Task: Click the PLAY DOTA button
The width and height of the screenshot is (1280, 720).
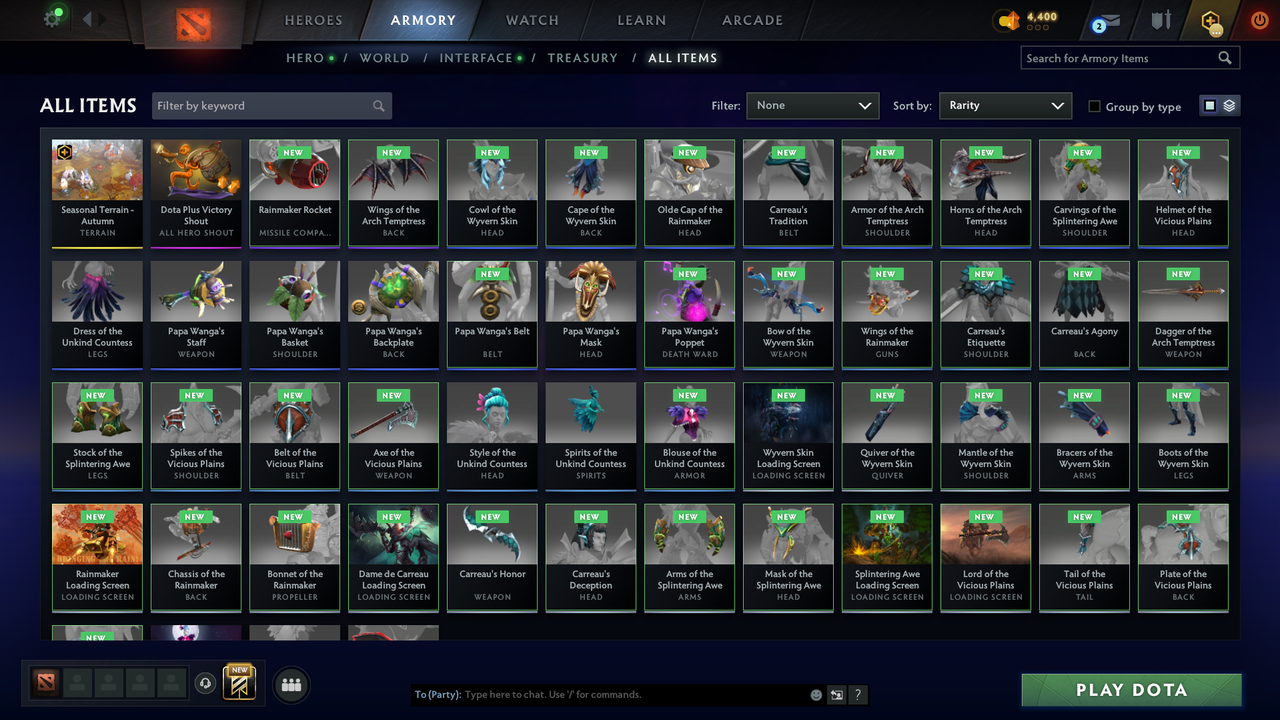Action: [1131, 689]
